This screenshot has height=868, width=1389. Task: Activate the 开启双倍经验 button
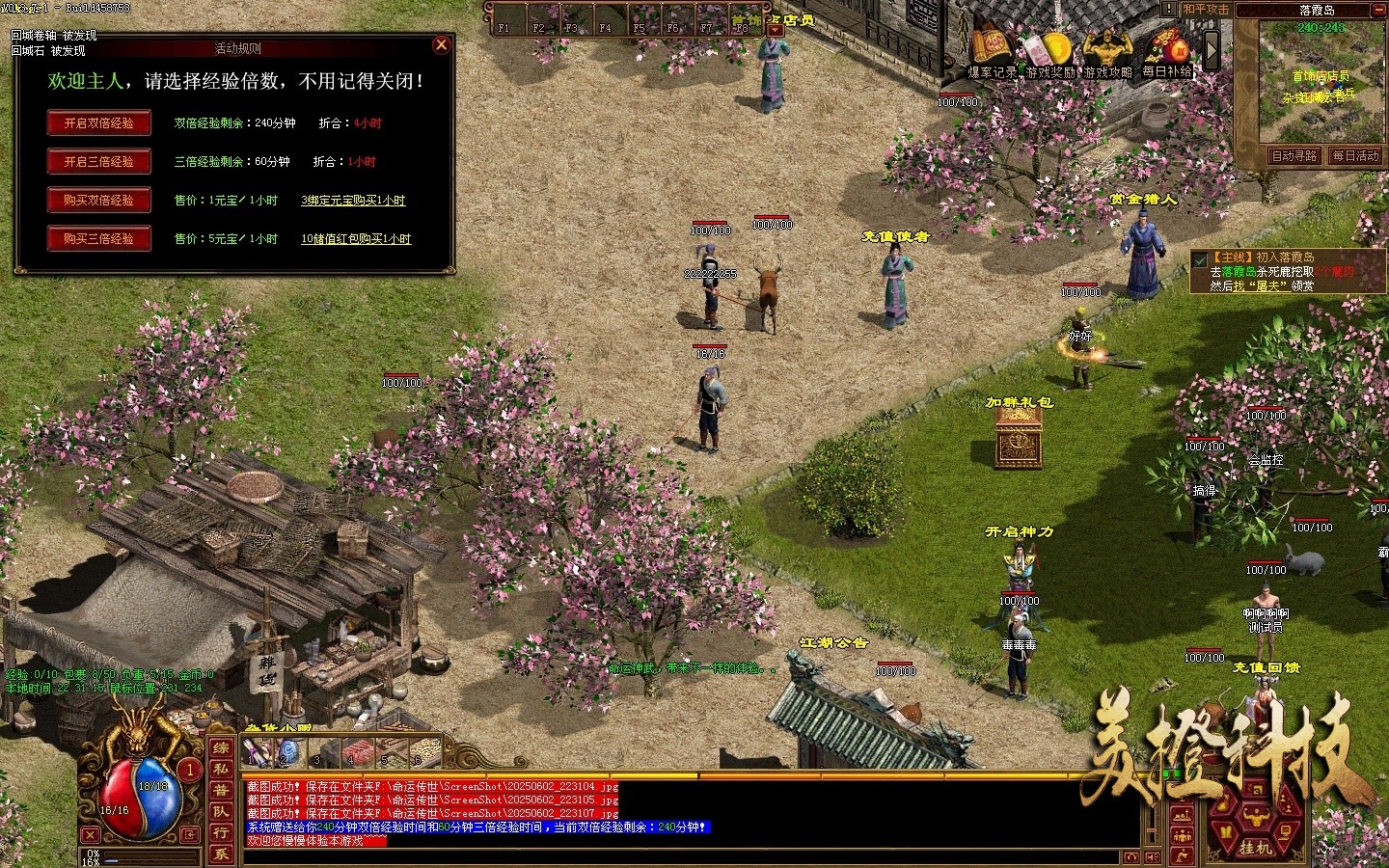(x=99, y=123)
